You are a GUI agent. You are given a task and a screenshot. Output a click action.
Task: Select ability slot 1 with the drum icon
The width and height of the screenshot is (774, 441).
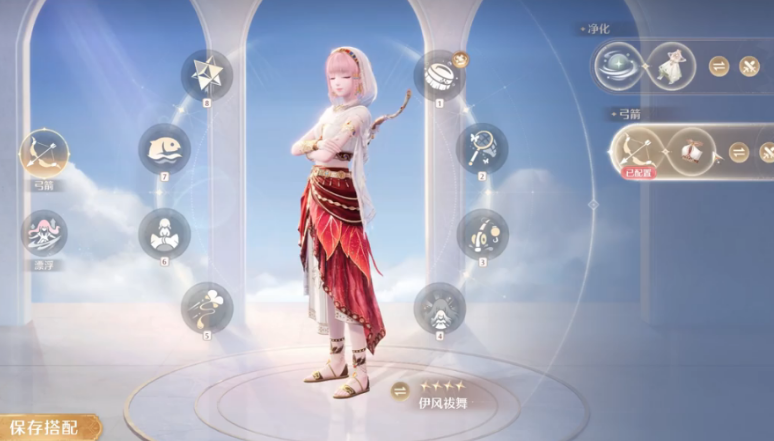(439, 75)
